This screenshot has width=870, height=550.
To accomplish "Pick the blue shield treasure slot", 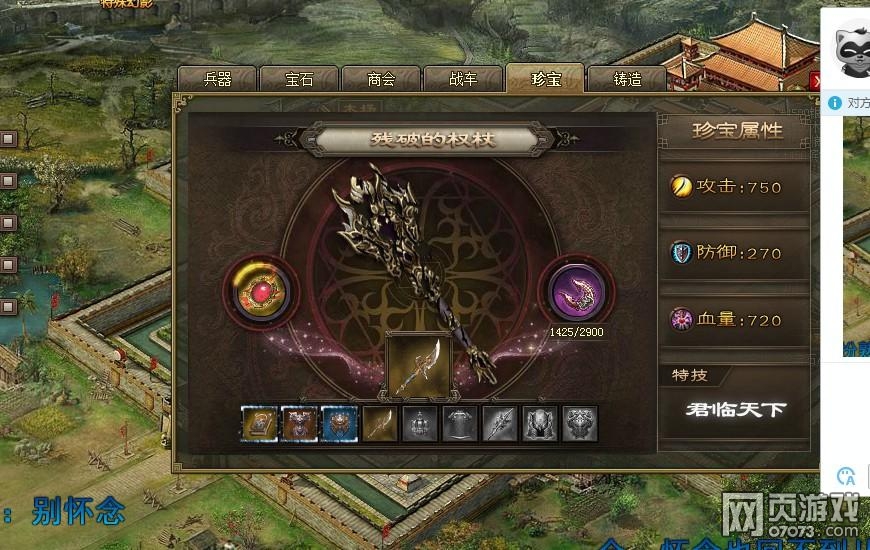I will click(339, 424).
